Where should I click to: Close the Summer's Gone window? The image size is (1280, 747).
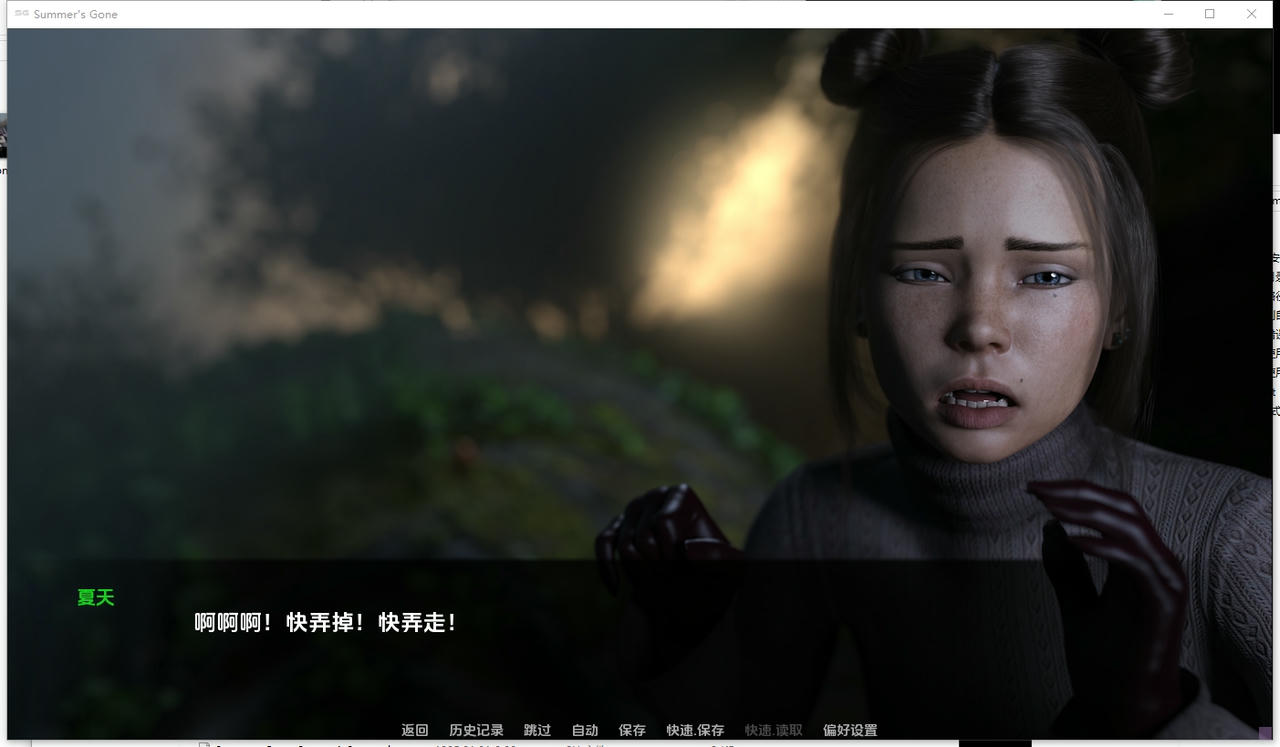coord(1251,14)
